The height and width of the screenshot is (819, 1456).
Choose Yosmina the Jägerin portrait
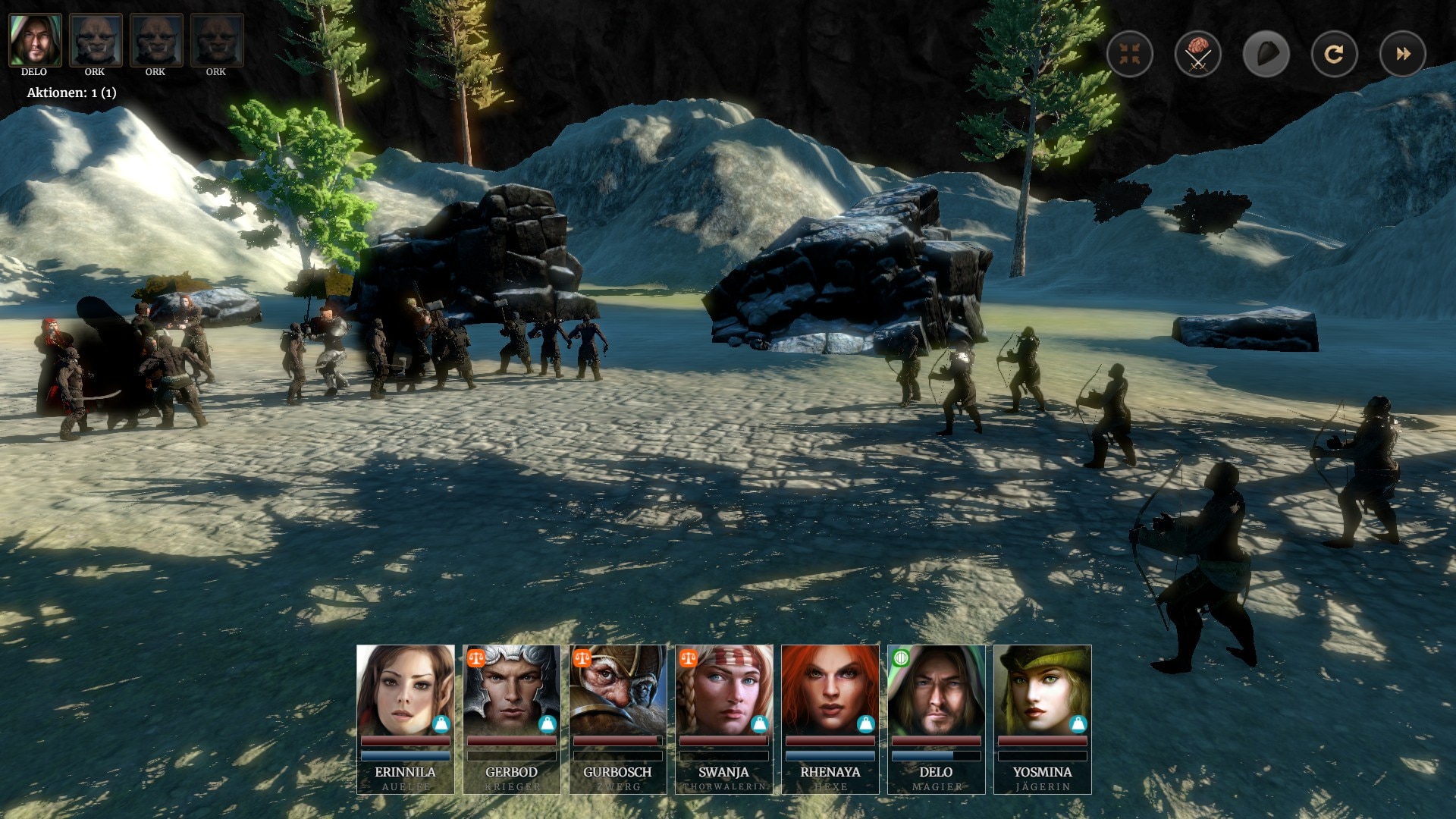[x=1042, y=690]
